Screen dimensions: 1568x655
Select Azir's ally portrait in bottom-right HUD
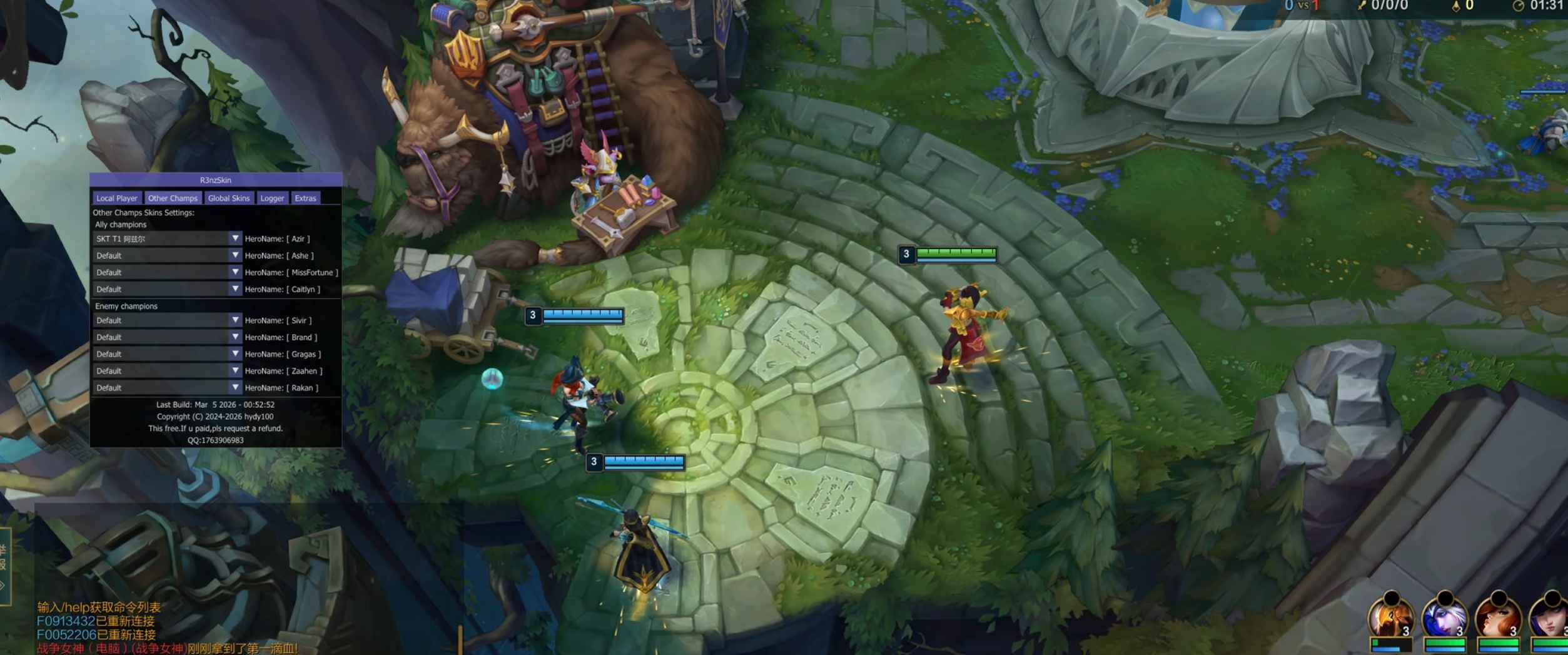tap(1393, 617)
